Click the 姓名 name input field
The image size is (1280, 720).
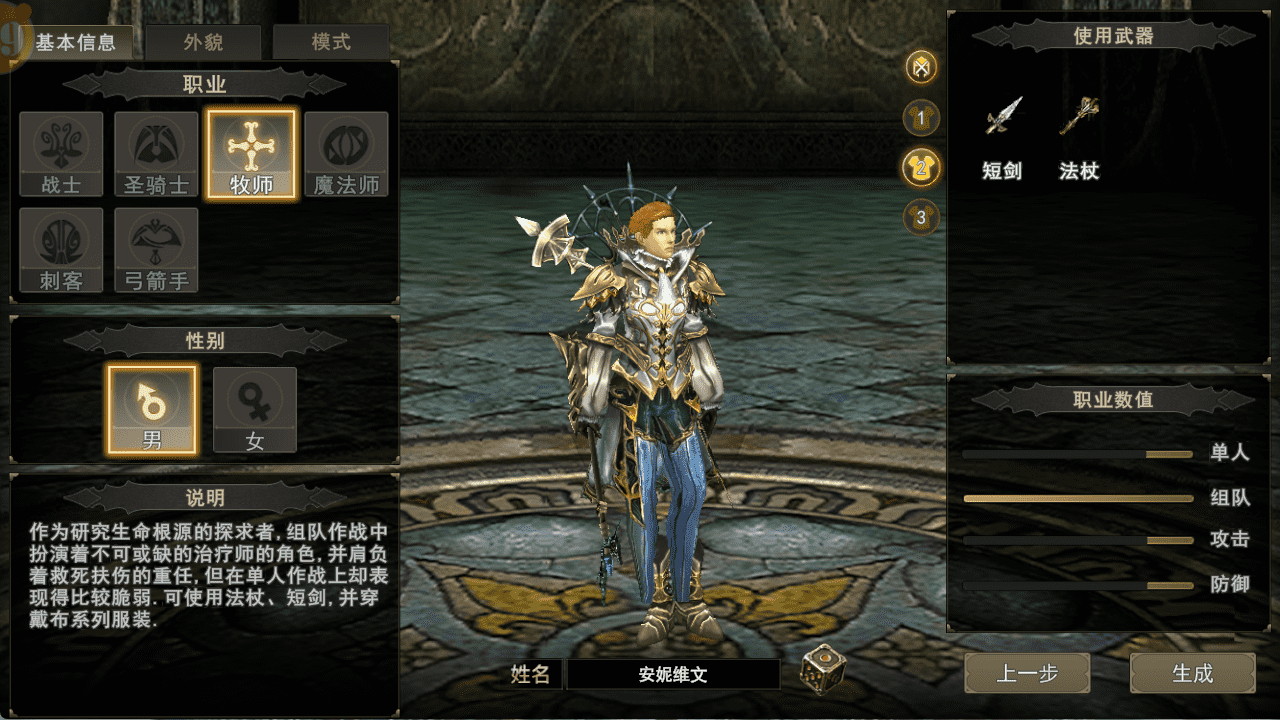(x=673, y=674)
